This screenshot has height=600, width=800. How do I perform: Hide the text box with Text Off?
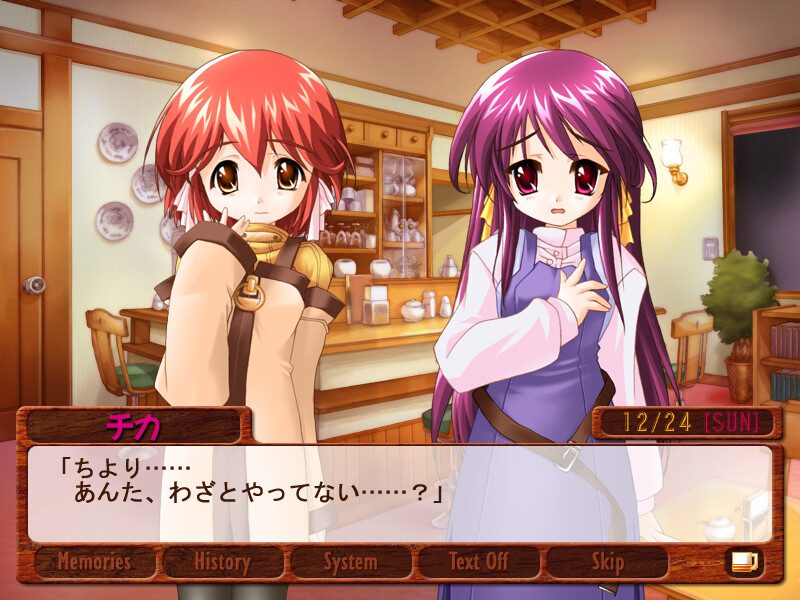478,562
